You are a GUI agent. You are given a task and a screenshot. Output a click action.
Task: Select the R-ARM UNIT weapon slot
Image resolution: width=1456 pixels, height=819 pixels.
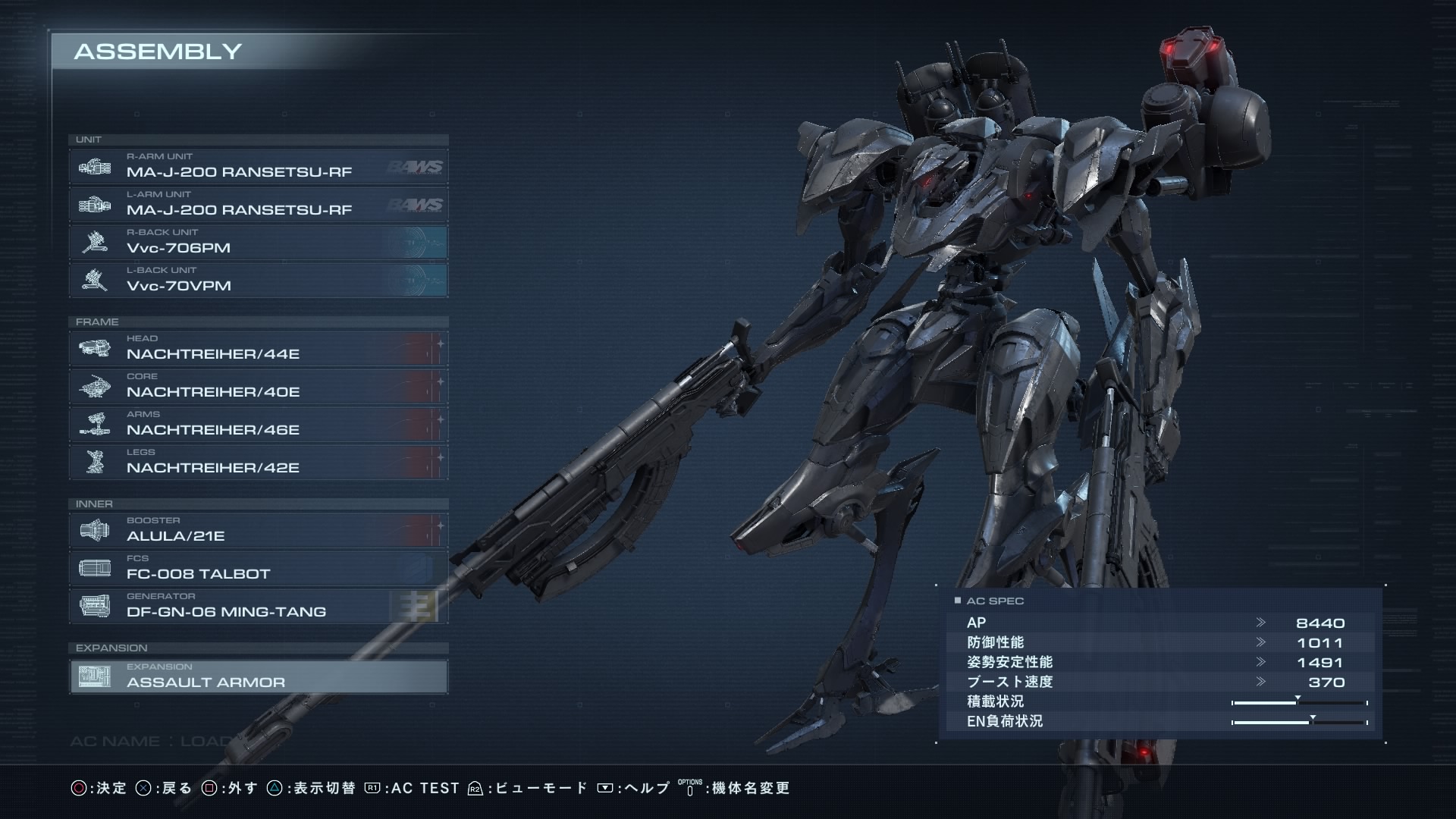258,167
